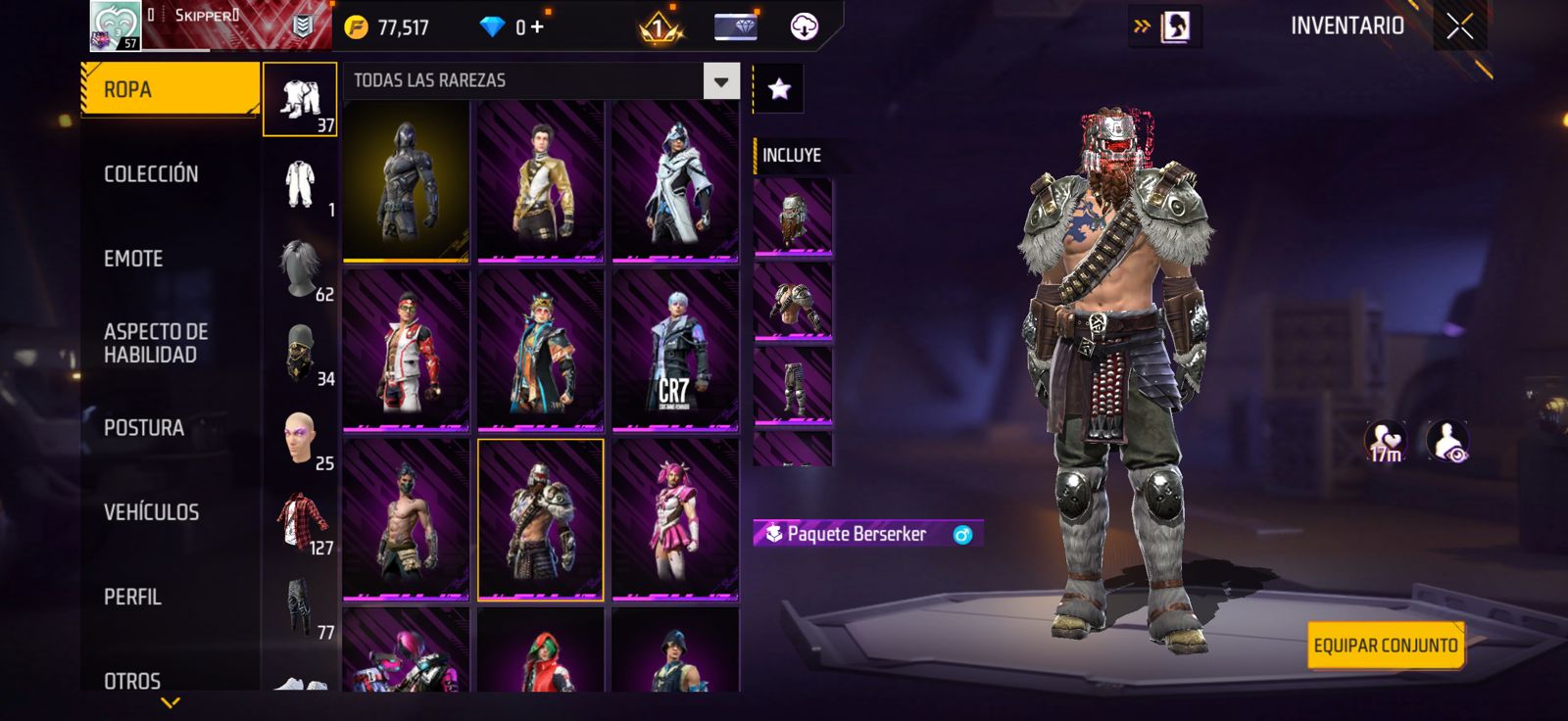This screenshot has width=1568, height=721.
Task: Select Aspecto de Habilidad category
Action: pos(156,343)
